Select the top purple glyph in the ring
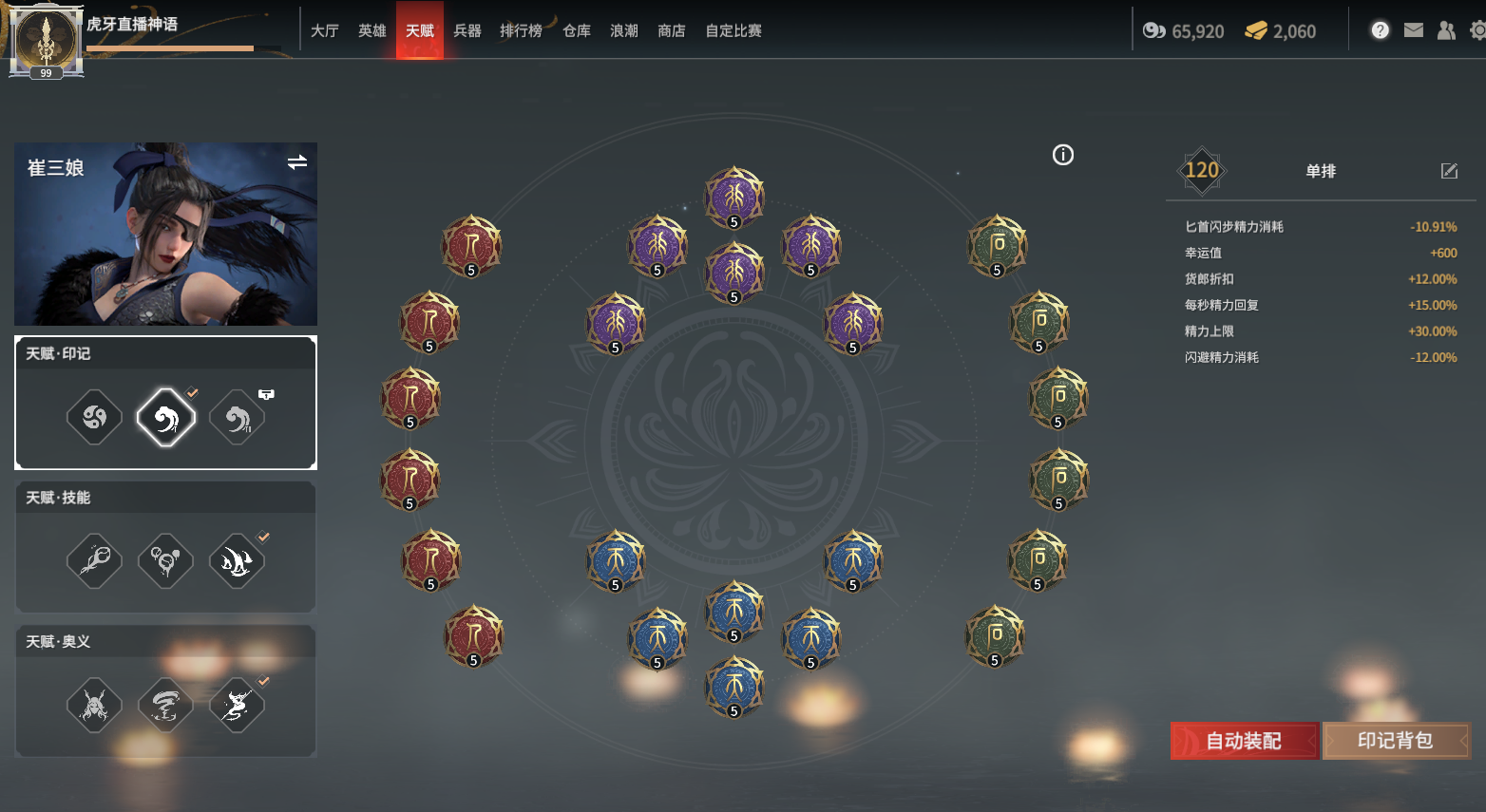Viewport: 1486px width, 812px height. tap(734, 198)
